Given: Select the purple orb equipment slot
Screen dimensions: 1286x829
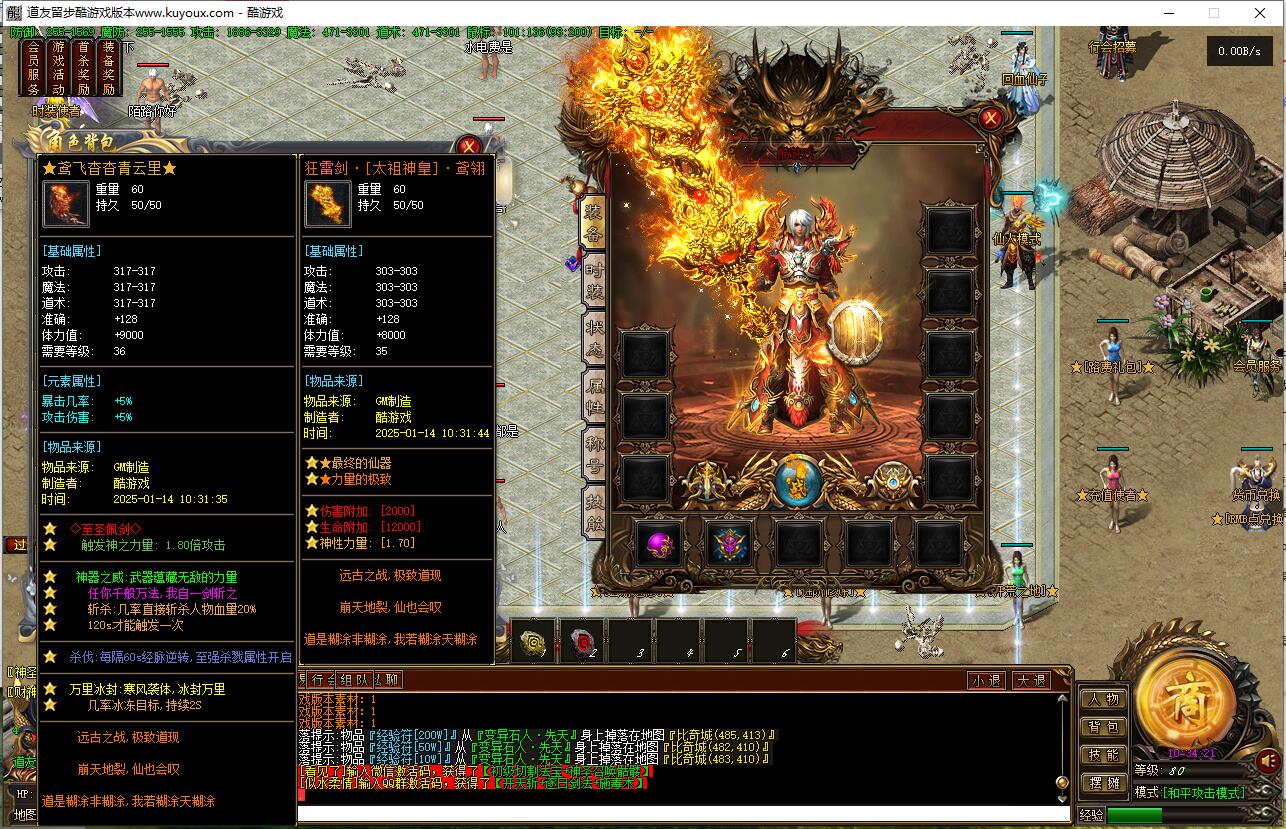Looking at the screenshot, I should [x=659, y=545].
